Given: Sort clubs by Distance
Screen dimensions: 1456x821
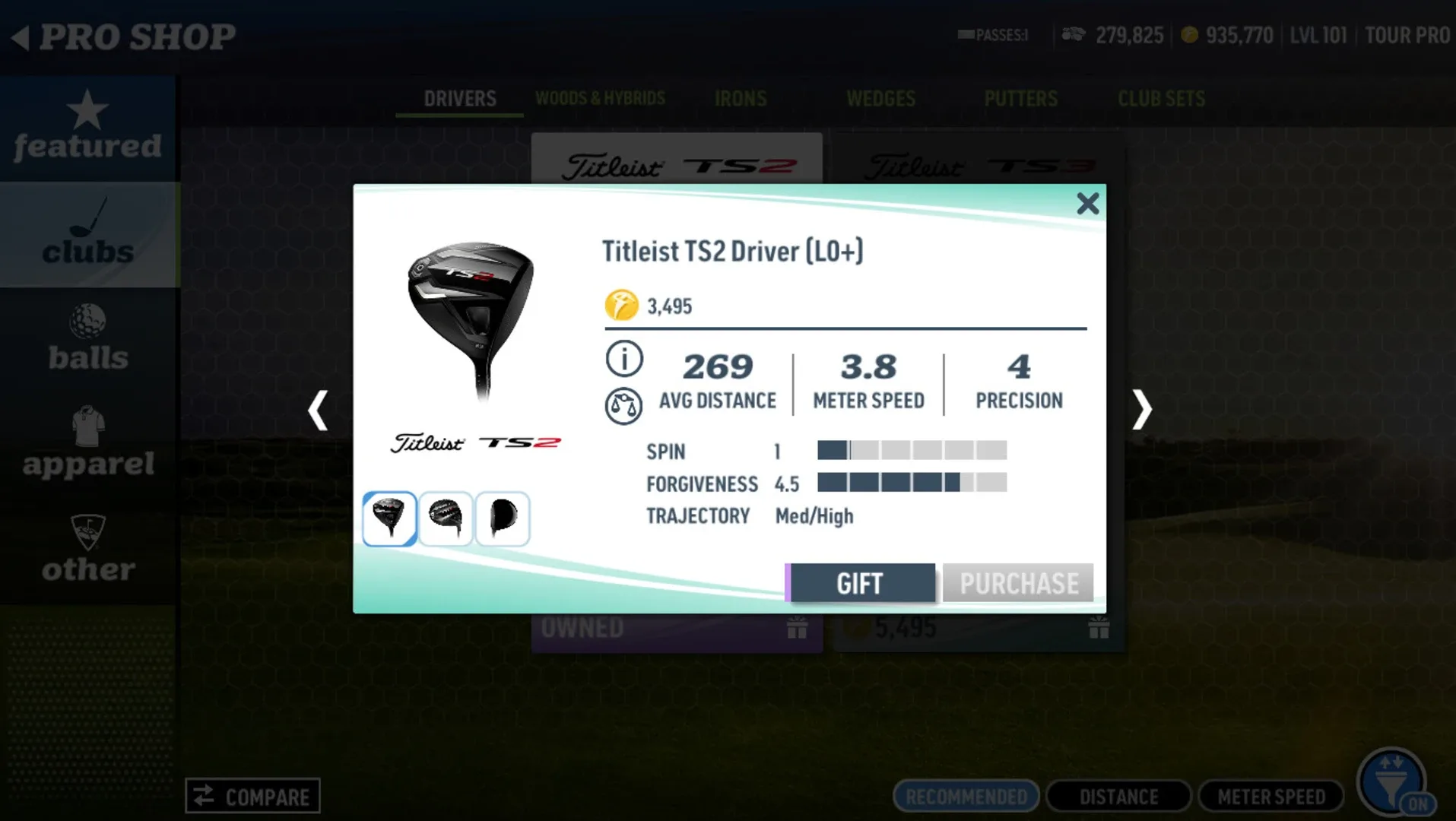Looking at the screenshot, I should 1118,796.
